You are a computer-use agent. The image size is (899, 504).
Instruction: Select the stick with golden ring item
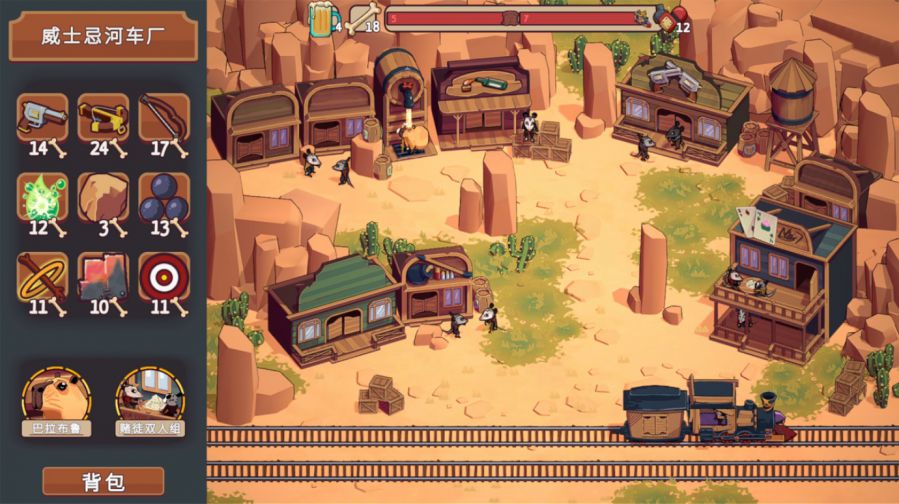[x=42, y=277]
